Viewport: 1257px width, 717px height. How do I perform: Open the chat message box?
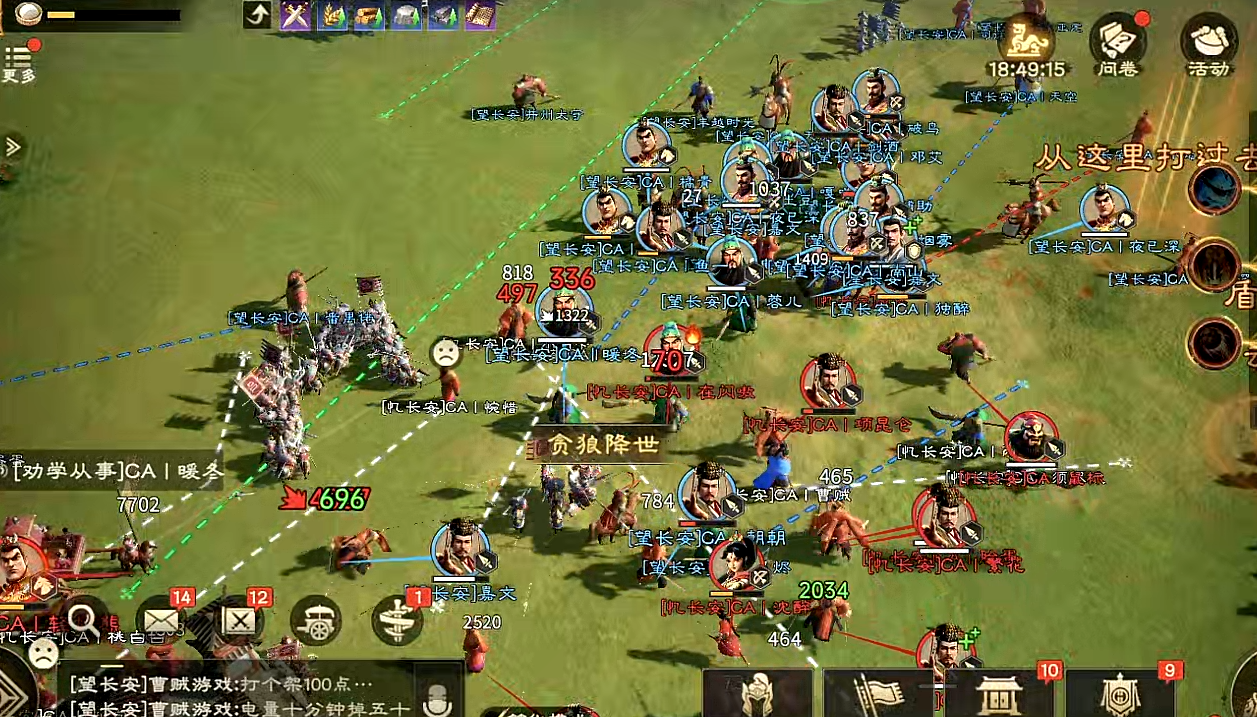240,696
